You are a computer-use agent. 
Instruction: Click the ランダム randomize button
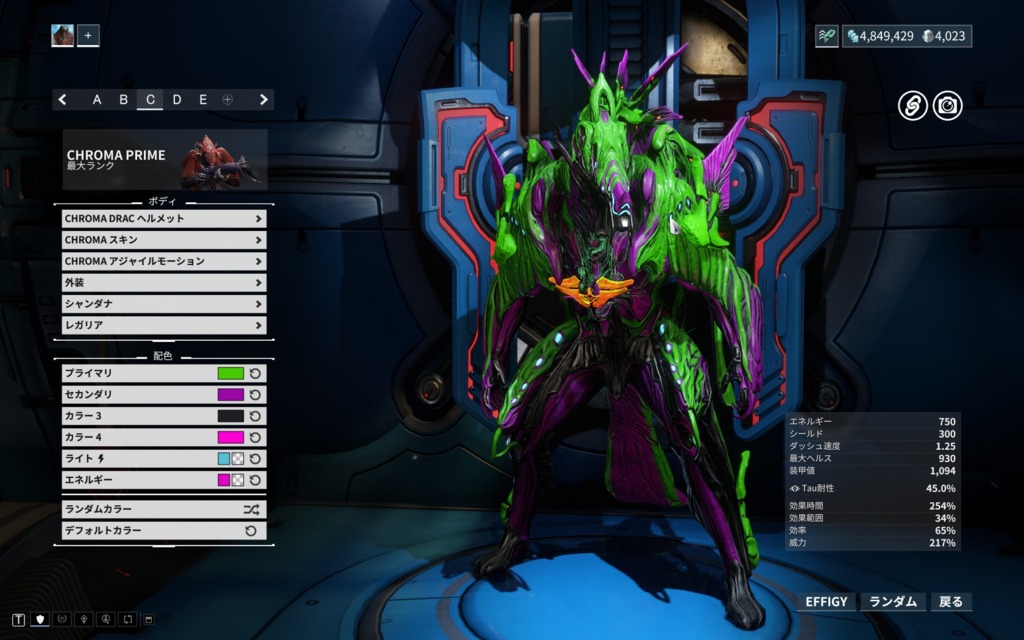coord(892,602)
